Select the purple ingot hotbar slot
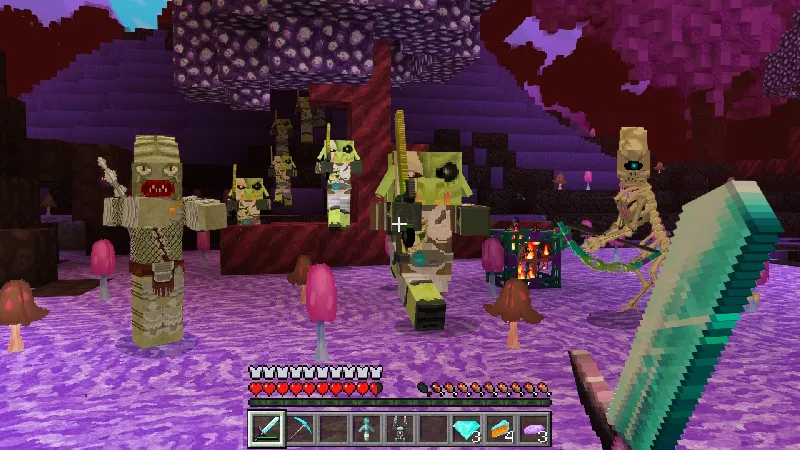Image resolution: width=800 pixels, height=450 pixels. click(533, 428)
